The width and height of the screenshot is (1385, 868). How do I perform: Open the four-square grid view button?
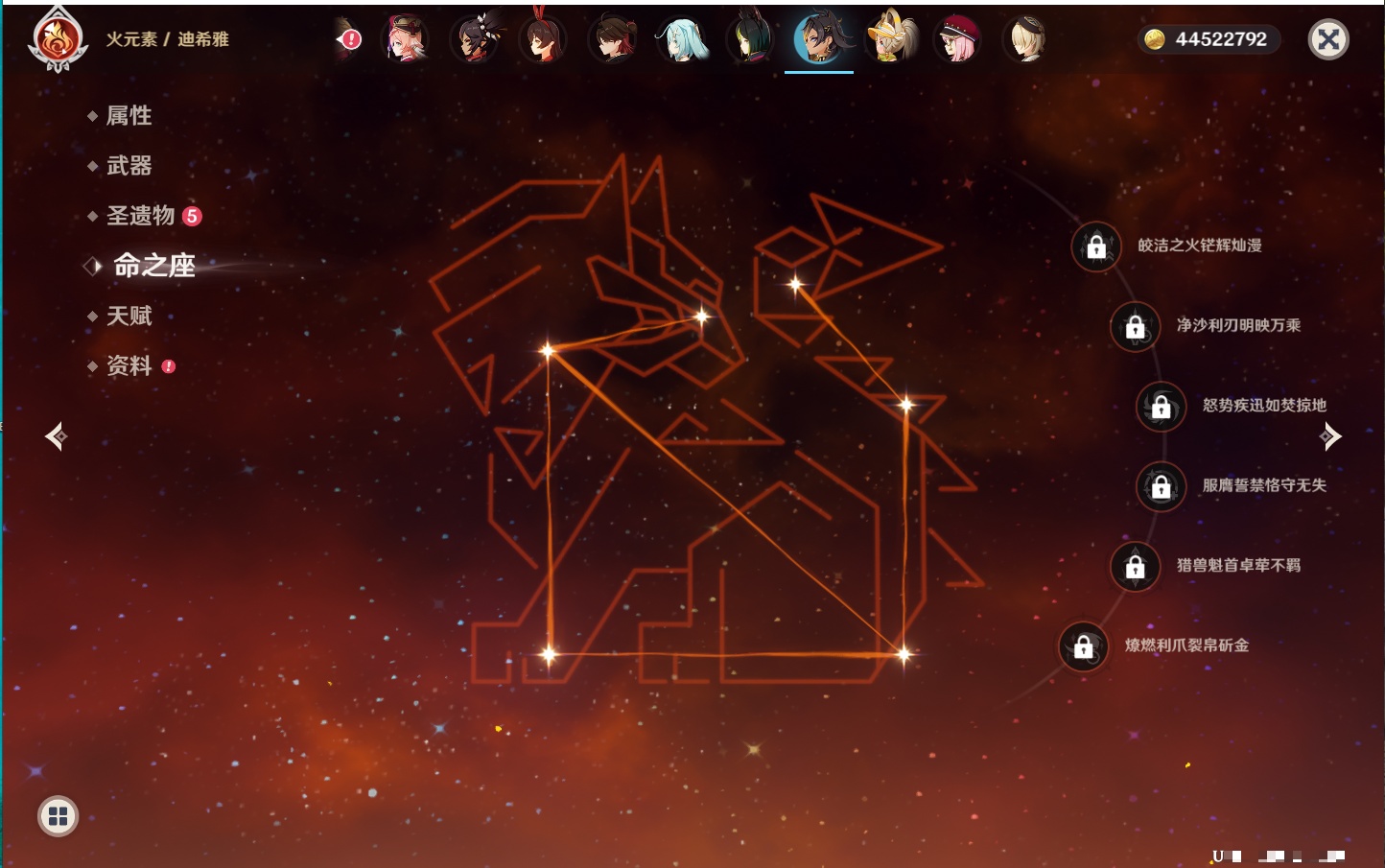[58, 816]
